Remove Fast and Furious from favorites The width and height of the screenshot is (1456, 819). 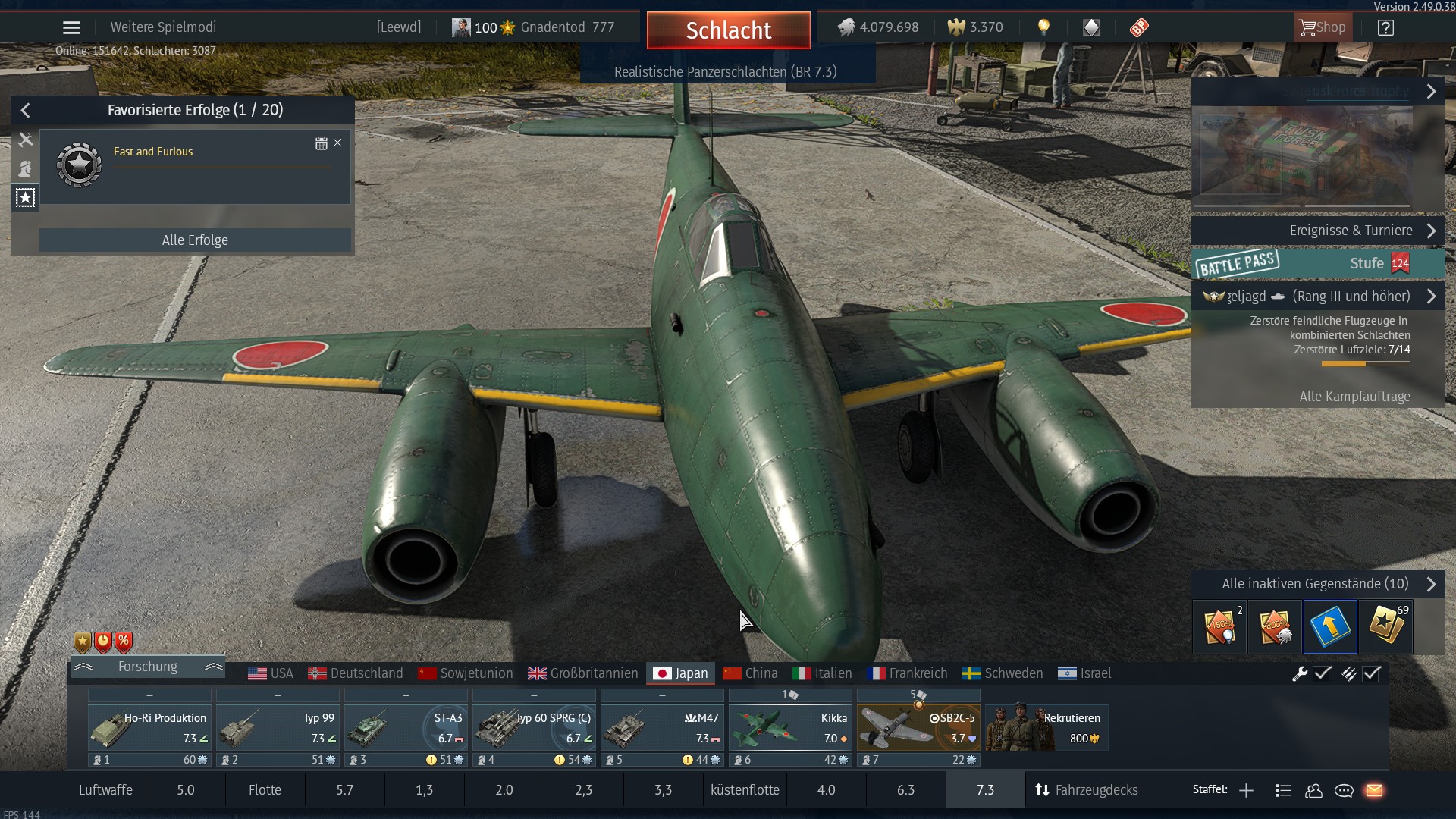click(x=337, y=143)
